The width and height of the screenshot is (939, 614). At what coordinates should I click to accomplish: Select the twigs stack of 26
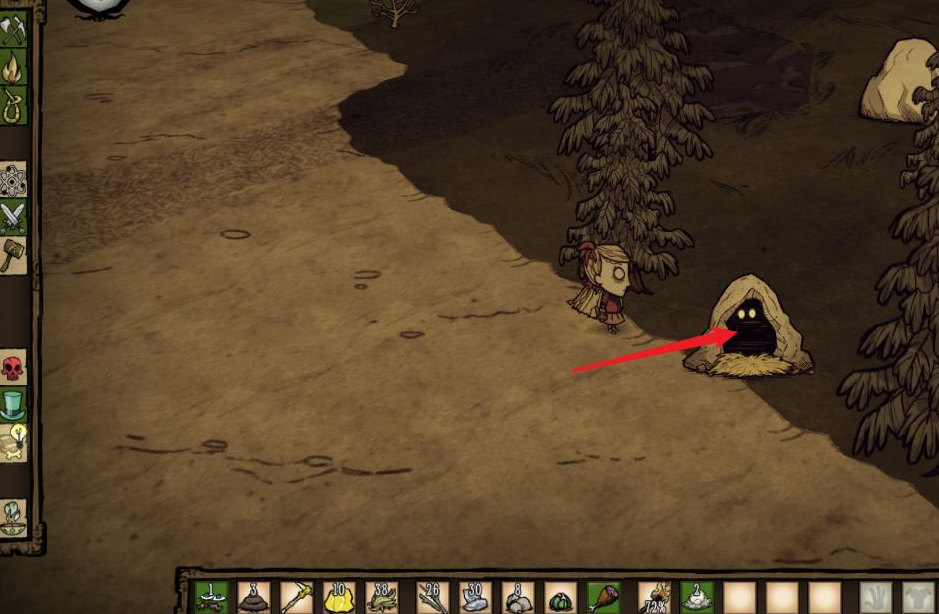point(431,597)
